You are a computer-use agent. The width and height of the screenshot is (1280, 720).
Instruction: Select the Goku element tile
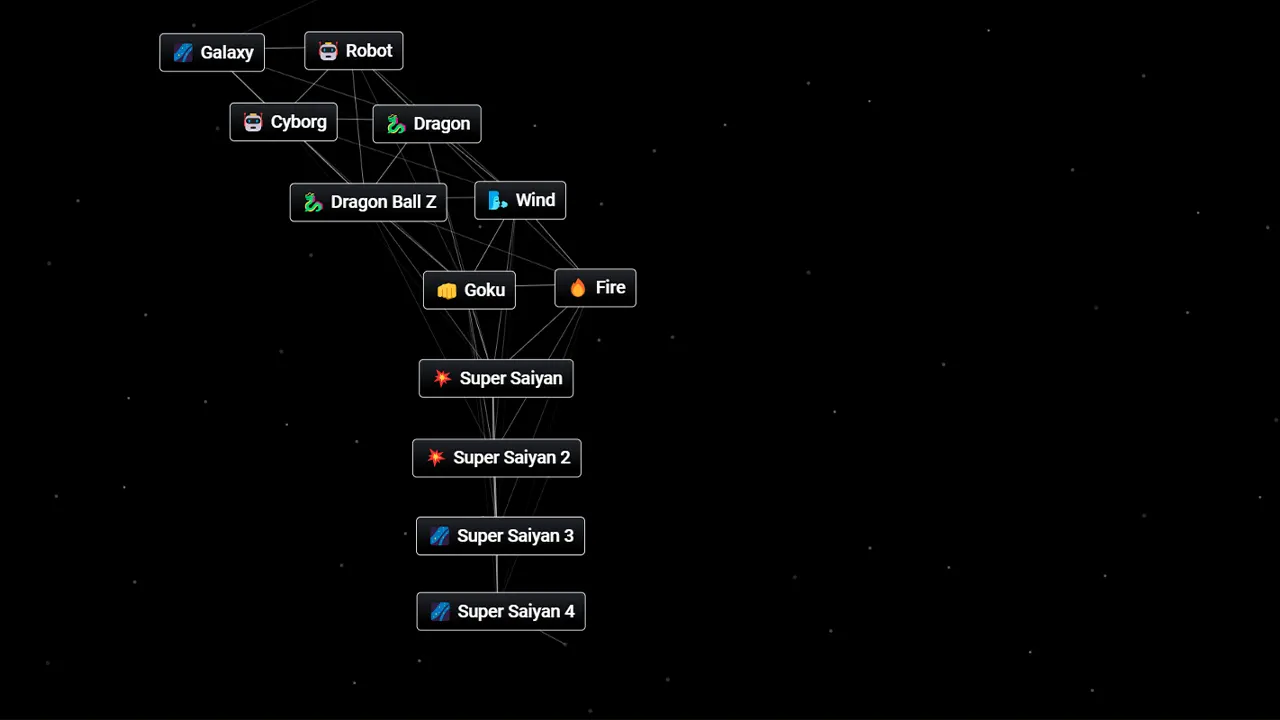coord(469,290)
